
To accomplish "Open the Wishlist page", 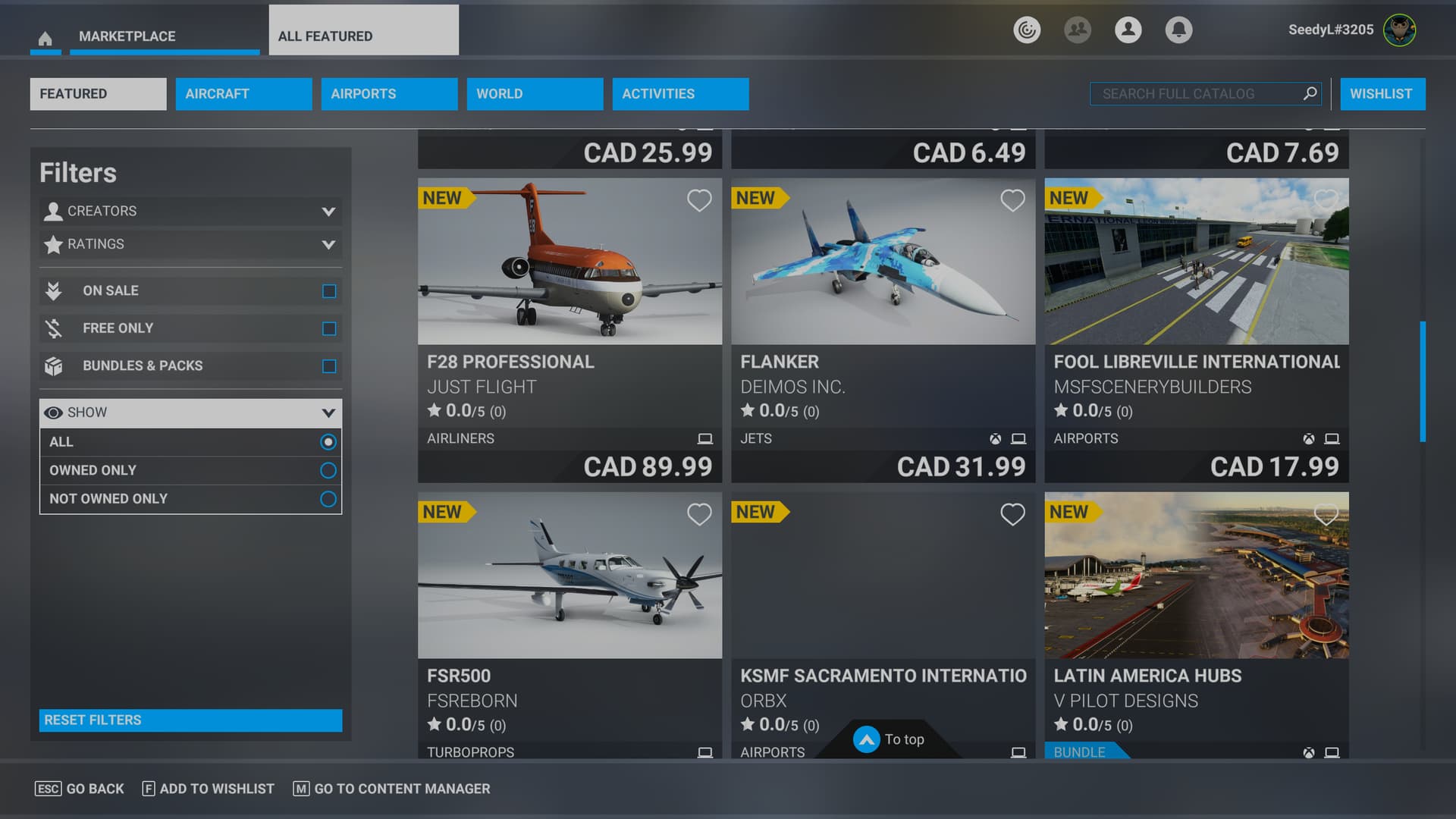I will tap(1382, 93).
